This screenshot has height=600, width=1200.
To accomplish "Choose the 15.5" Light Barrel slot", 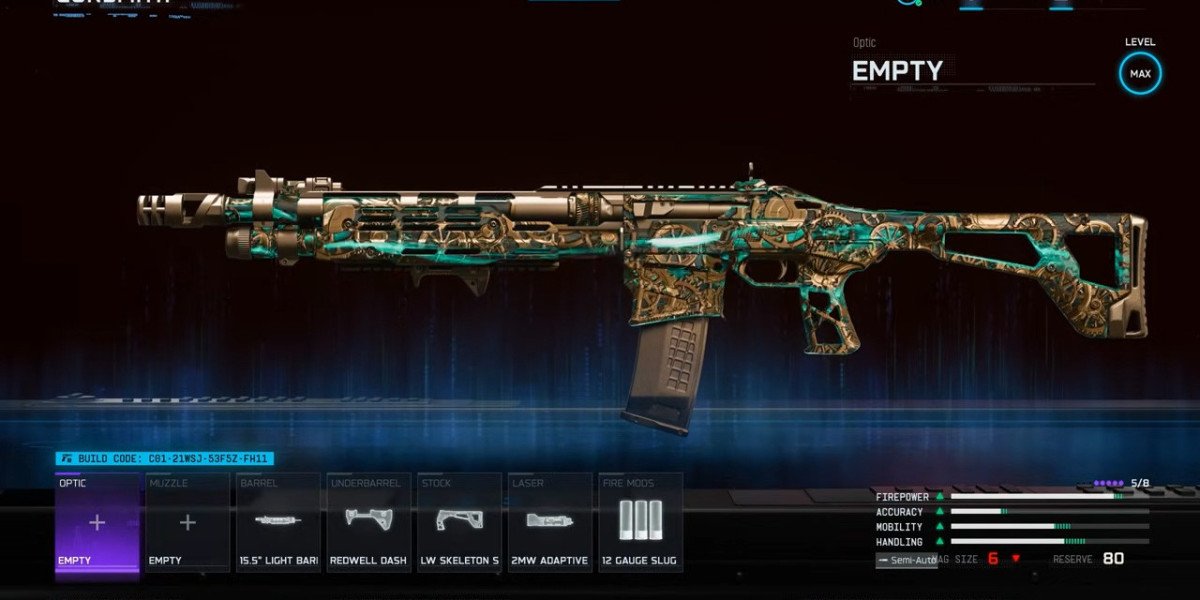I will (278, 523).
